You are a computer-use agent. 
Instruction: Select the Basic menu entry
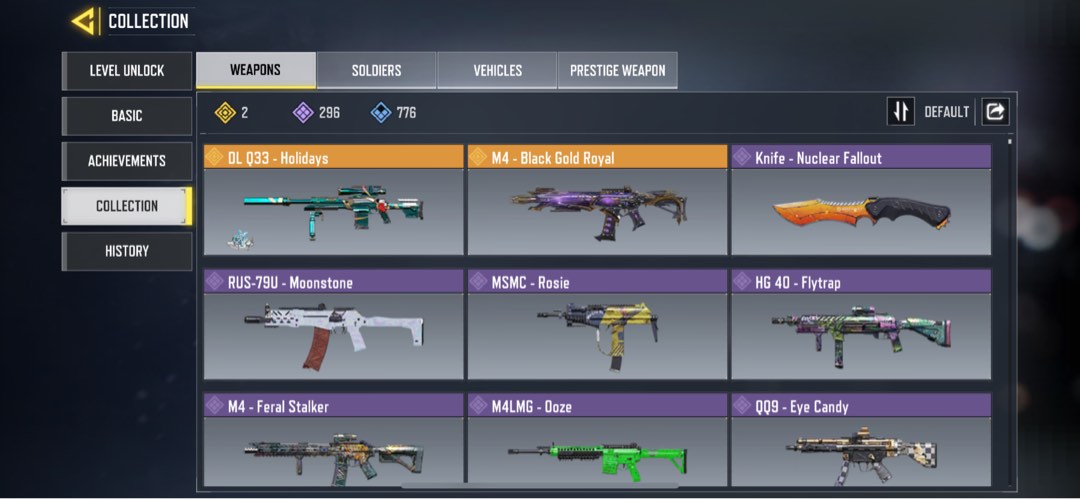(127, 116)
